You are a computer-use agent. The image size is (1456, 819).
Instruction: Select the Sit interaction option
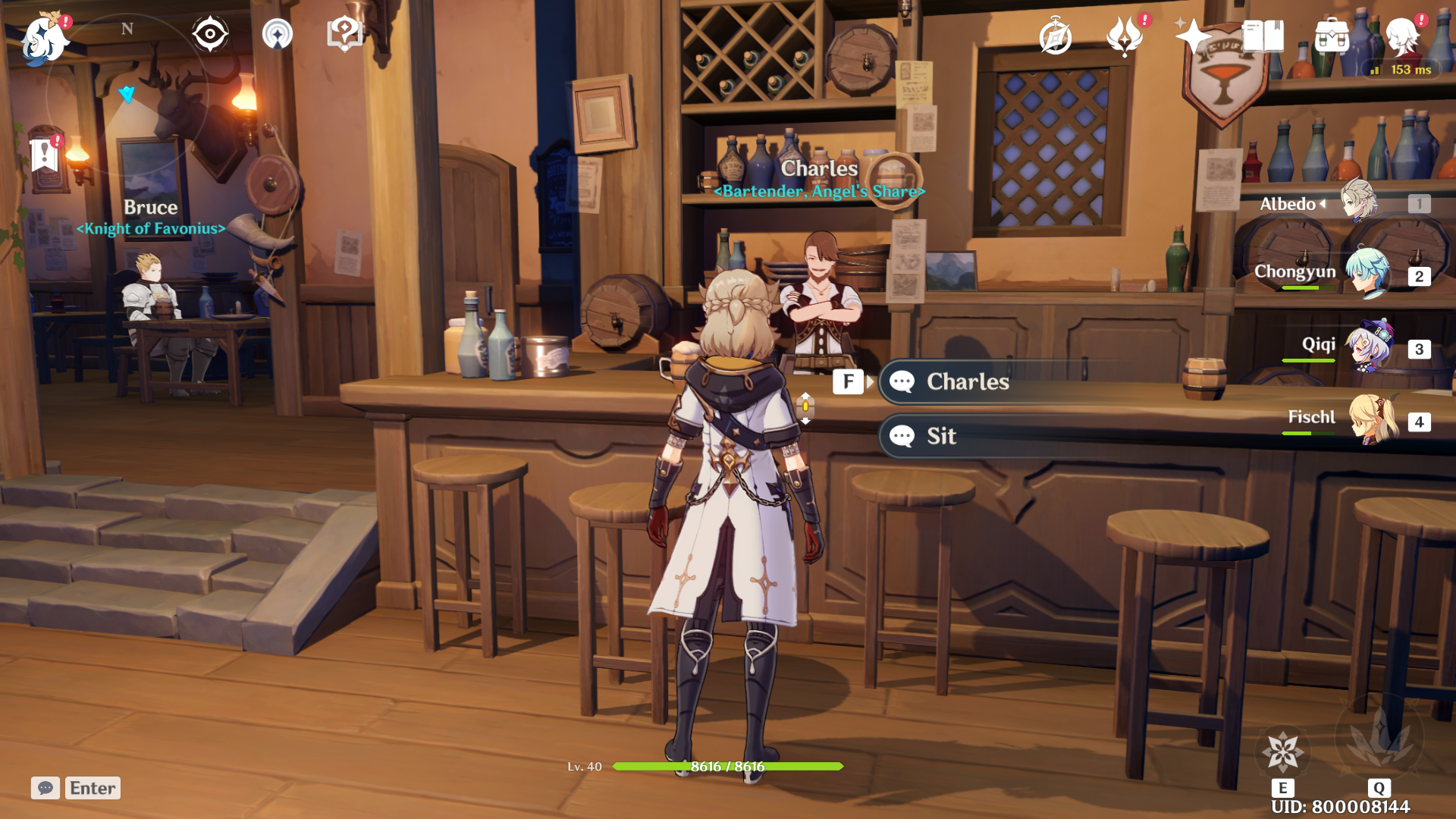(x=941, y=436)
